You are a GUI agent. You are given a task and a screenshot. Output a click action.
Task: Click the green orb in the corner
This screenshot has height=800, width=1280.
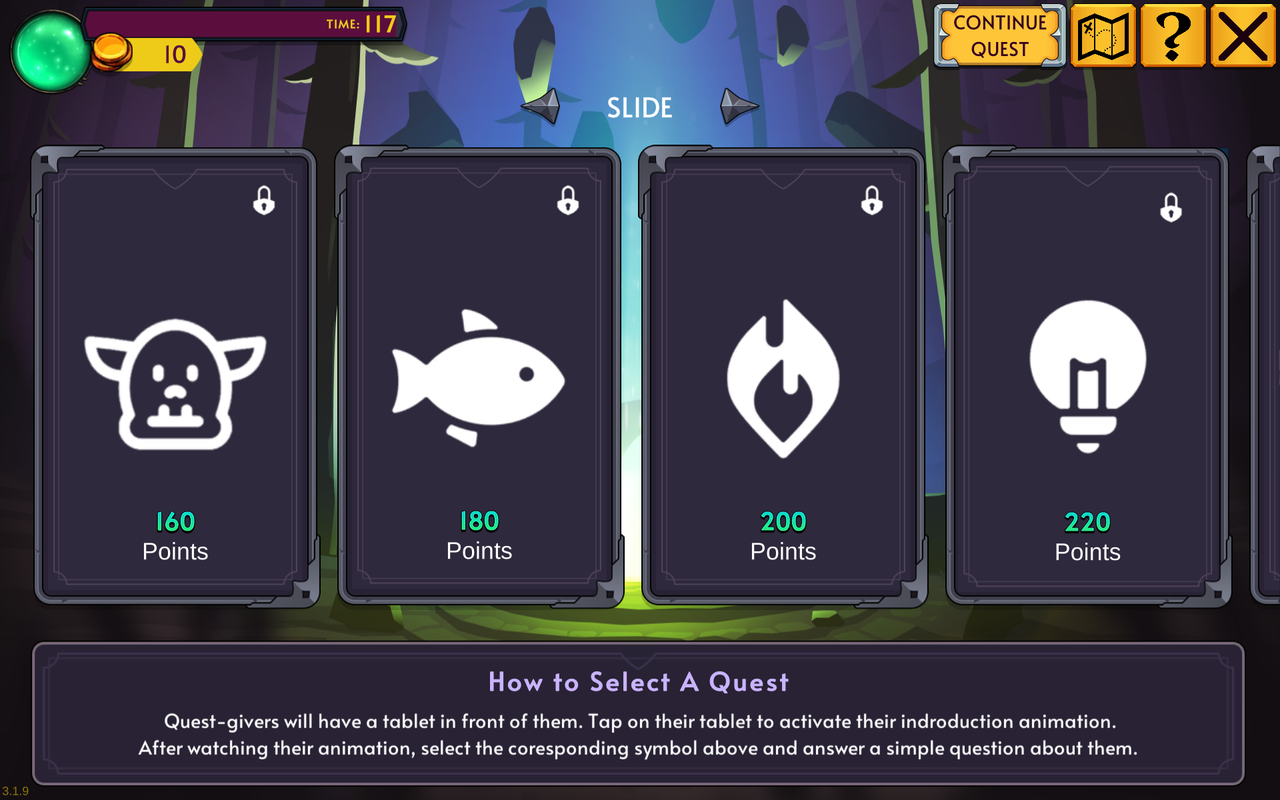(x=50, y=52)
